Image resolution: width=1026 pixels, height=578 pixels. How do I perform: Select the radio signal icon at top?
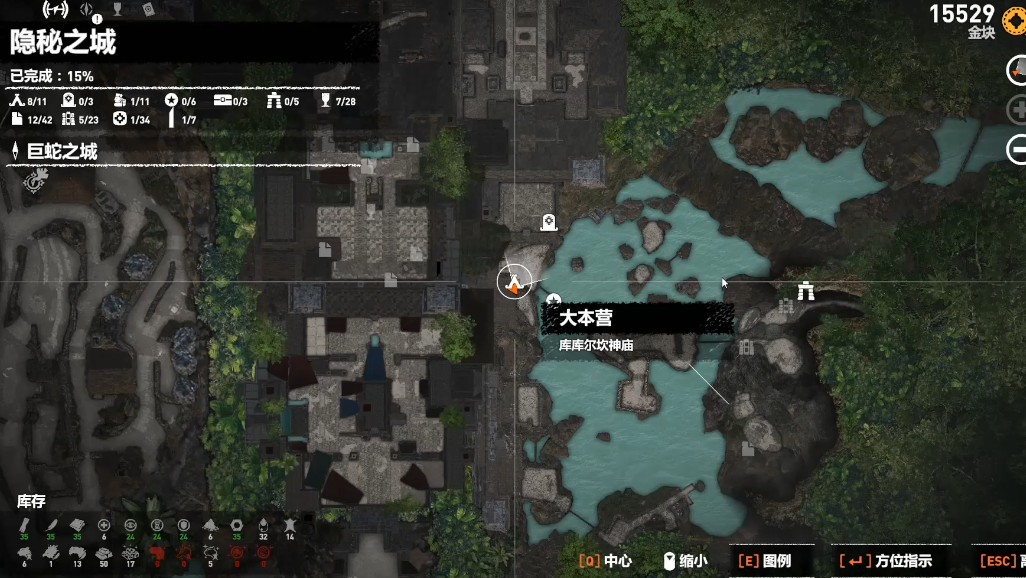(56, 10)
